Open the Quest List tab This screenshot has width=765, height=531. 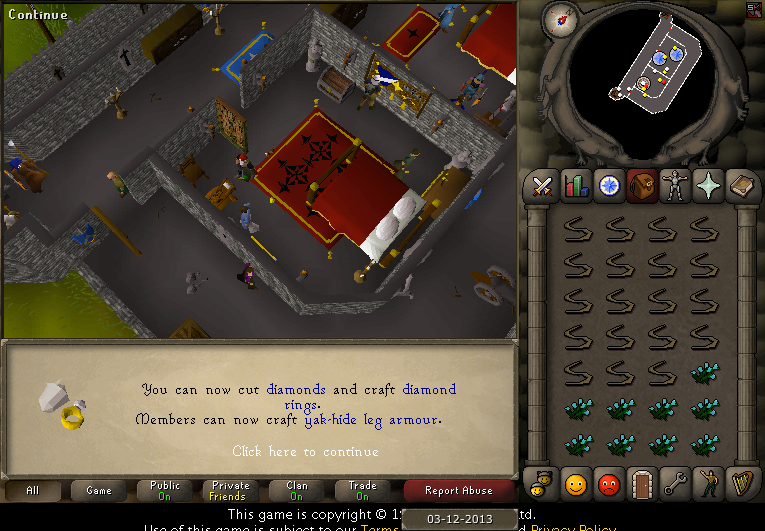[x=609, y=185]
